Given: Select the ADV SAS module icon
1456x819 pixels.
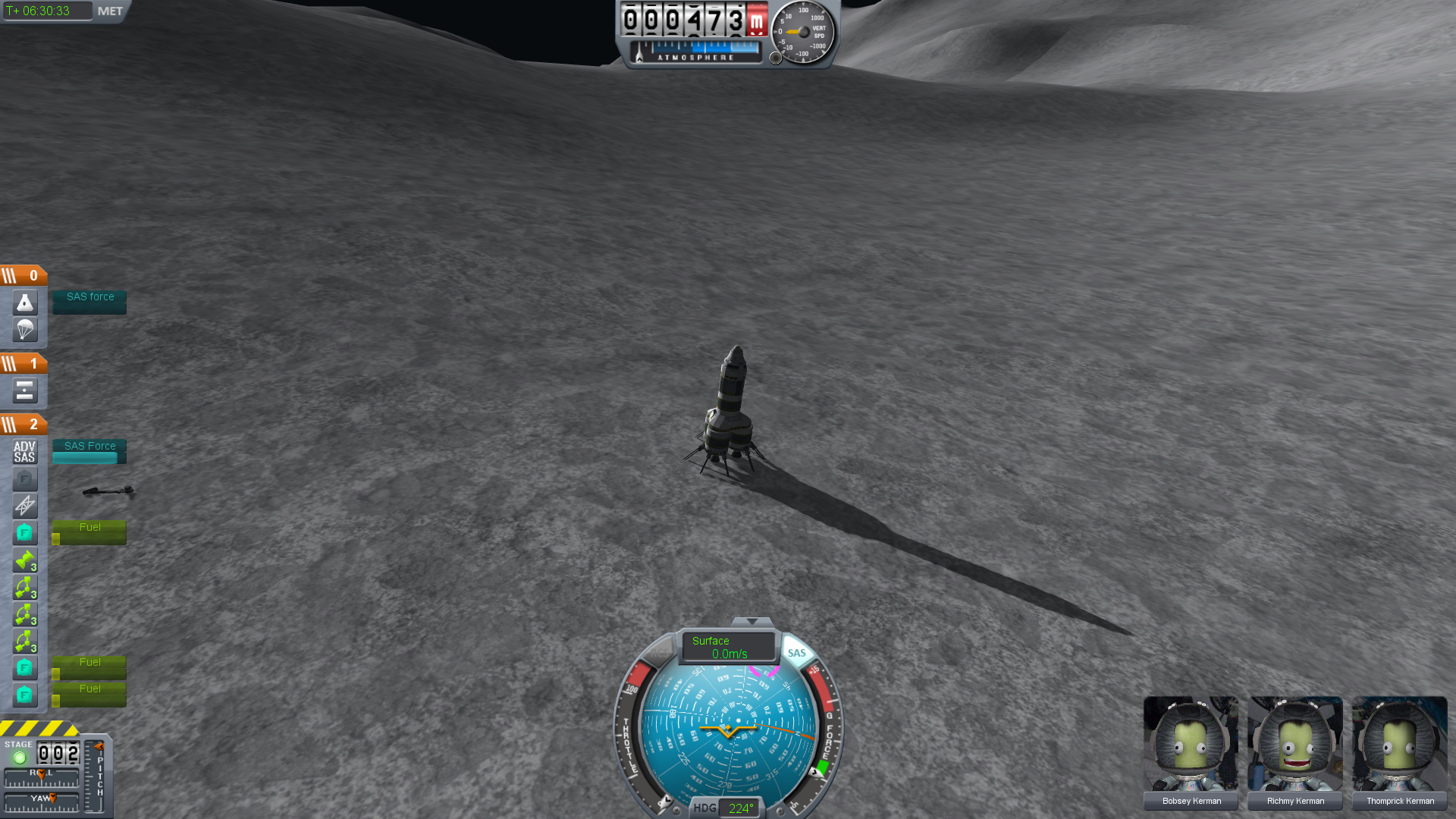Looking at the screenshot, I should click(25, 452).
